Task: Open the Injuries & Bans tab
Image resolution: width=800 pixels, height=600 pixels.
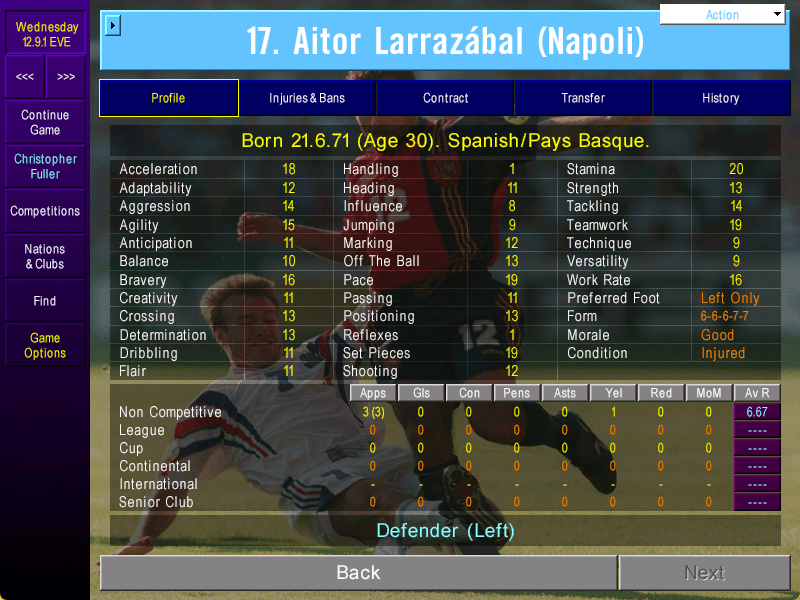Action: (307, 98)
